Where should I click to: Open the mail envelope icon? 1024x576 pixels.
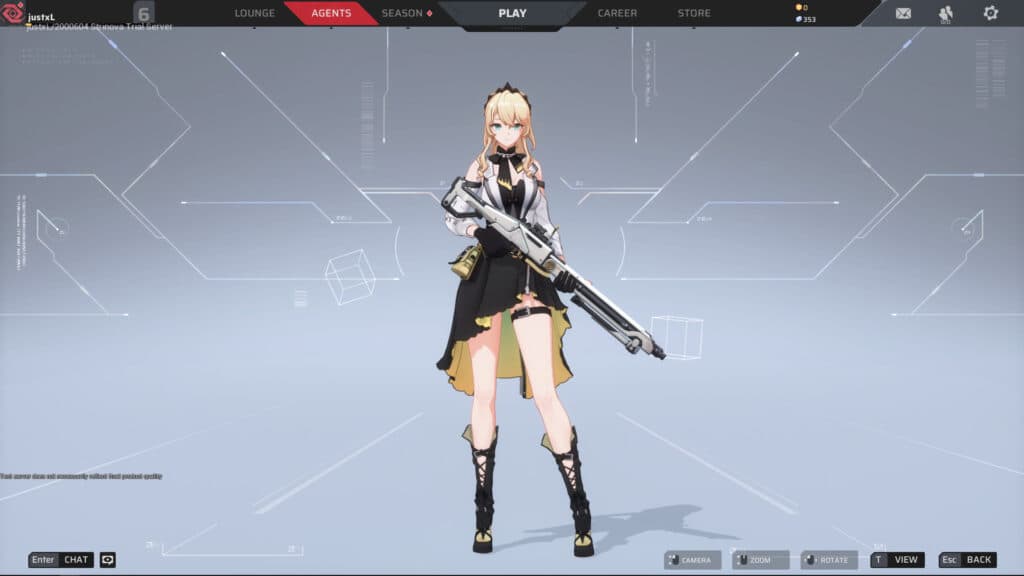(903, 13)
